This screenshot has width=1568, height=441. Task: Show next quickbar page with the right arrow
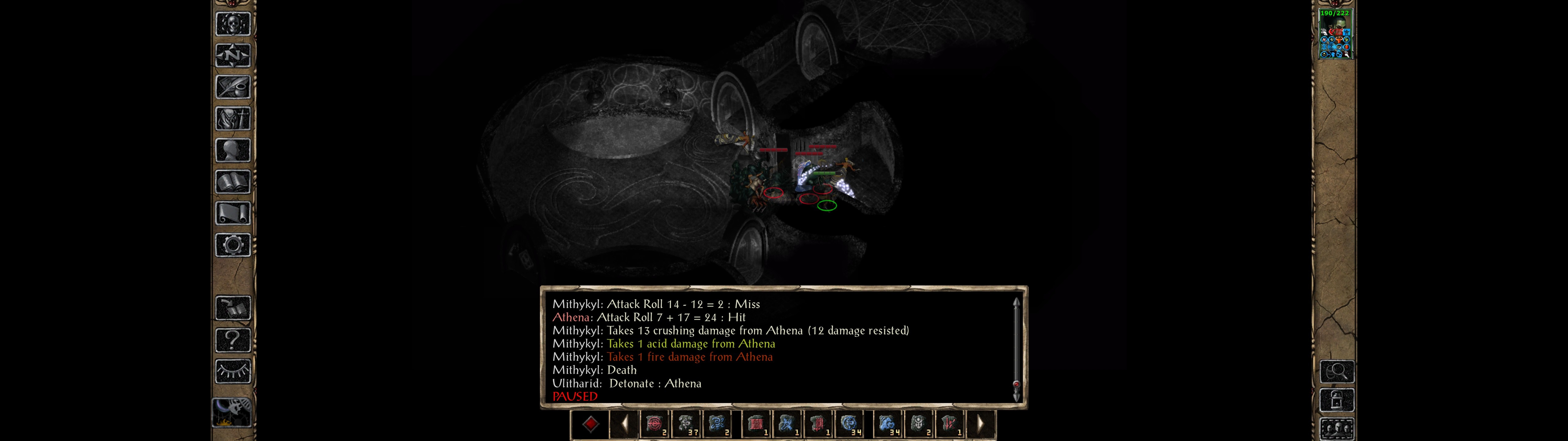click(981, 424)
